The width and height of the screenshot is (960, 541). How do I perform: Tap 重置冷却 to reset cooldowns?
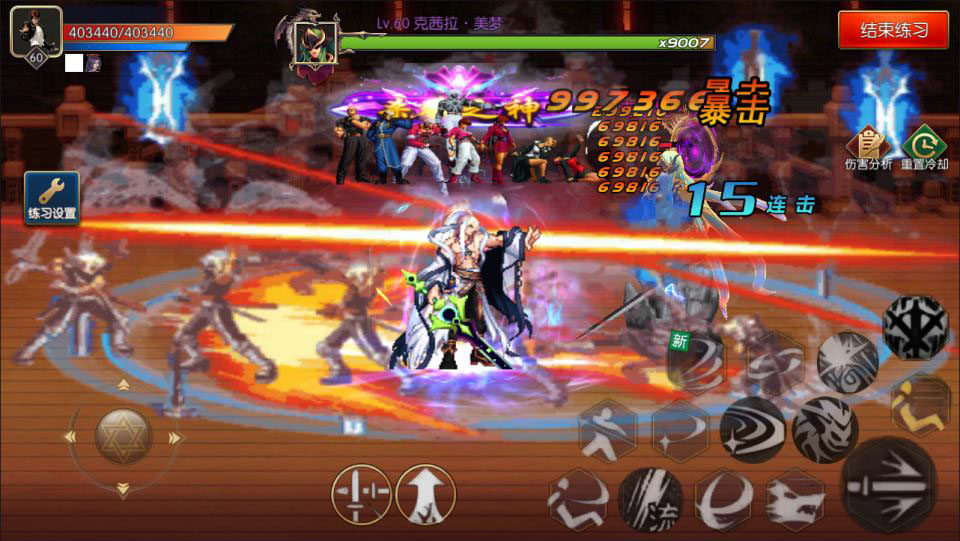(x=923, y=148)
